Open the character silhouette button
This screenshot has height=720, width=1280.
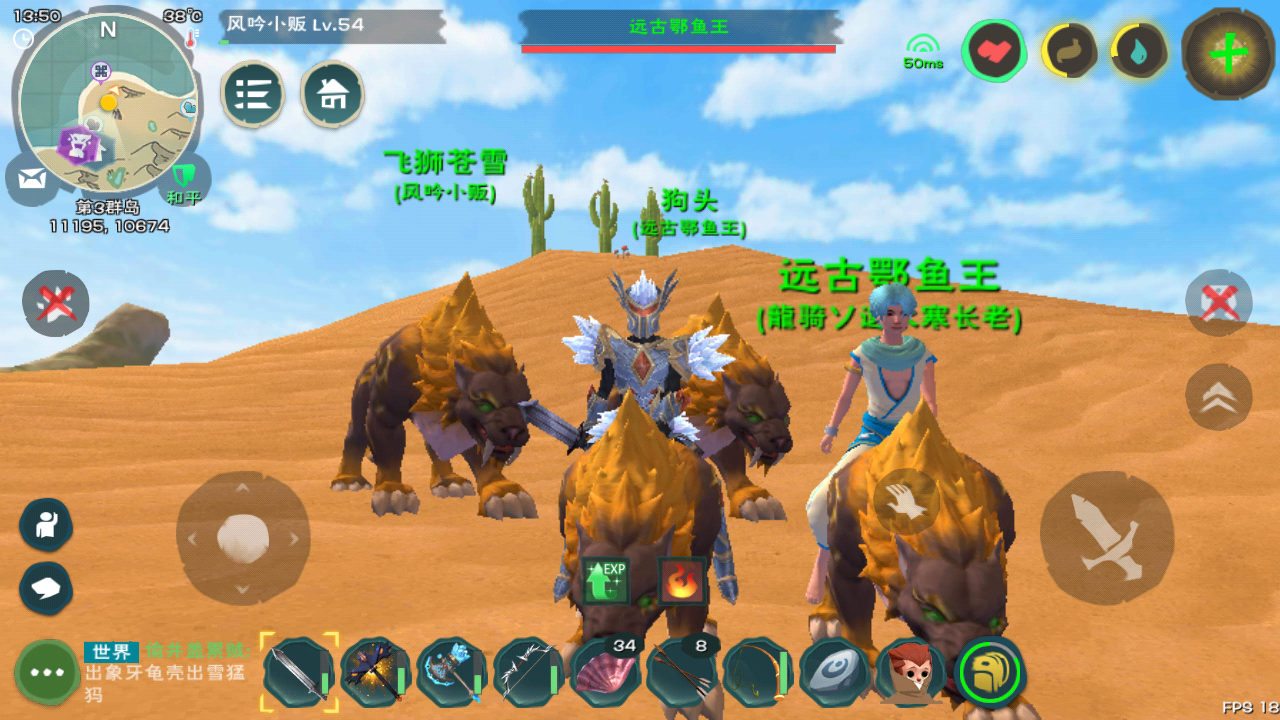(46, 525)
